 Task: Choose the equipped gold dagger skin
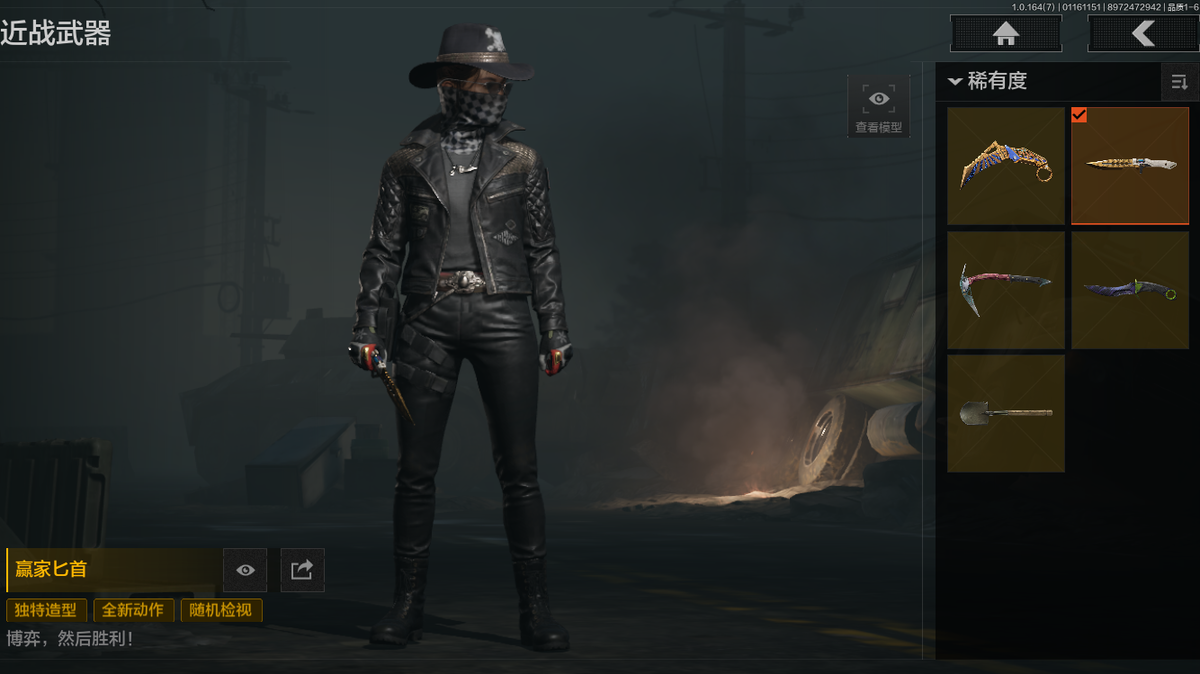[x=1129, y=165]
